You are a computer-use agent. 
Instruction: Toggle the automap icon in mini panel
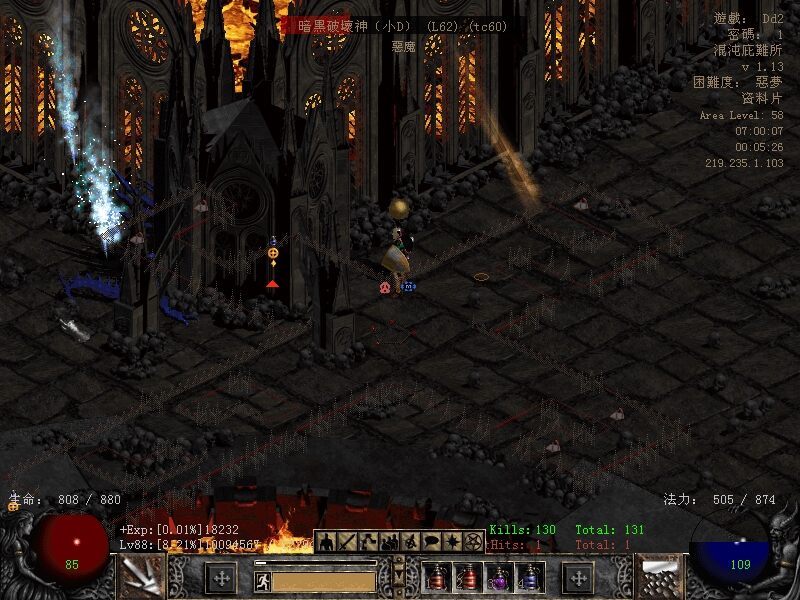point(410,541)
